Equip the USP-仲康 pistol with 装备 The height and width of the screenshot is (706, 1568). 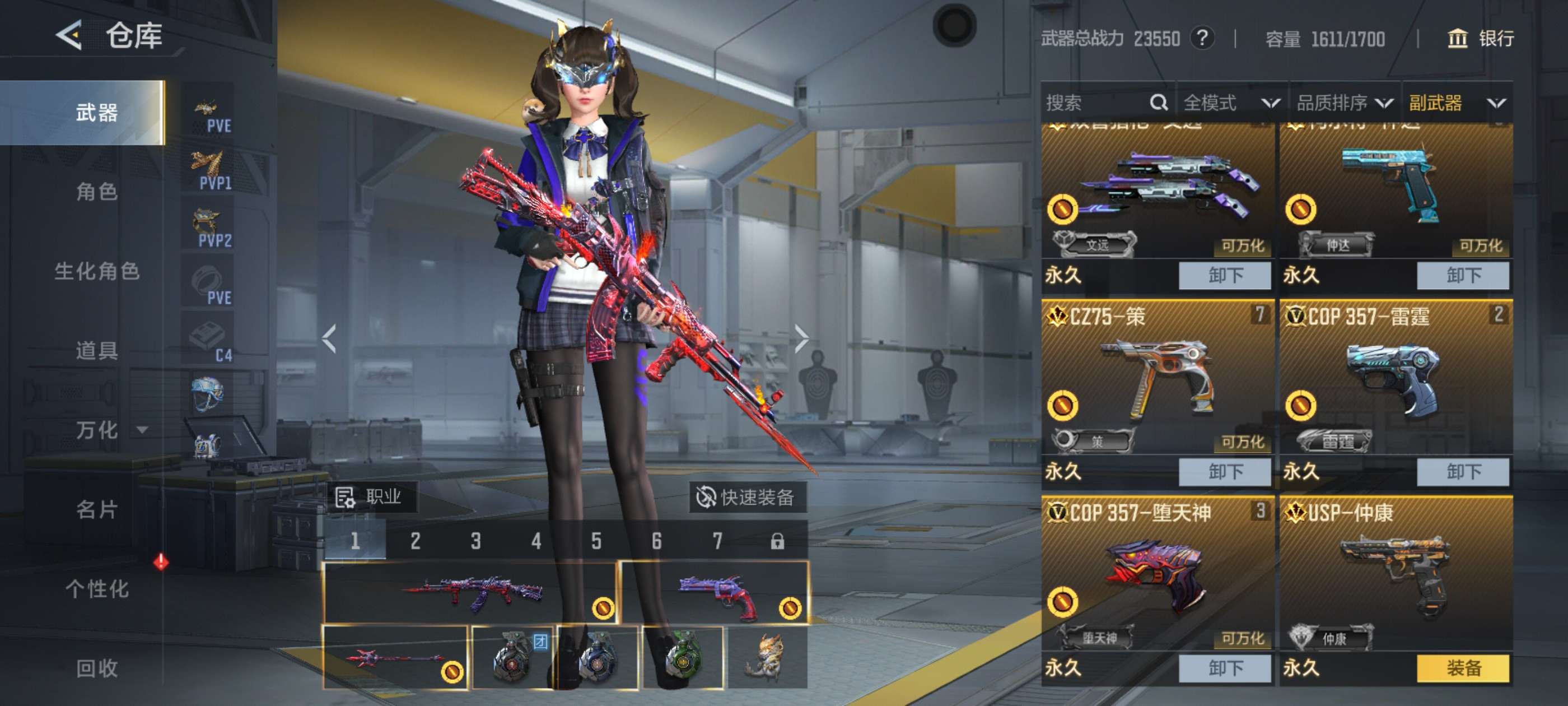1463,668
